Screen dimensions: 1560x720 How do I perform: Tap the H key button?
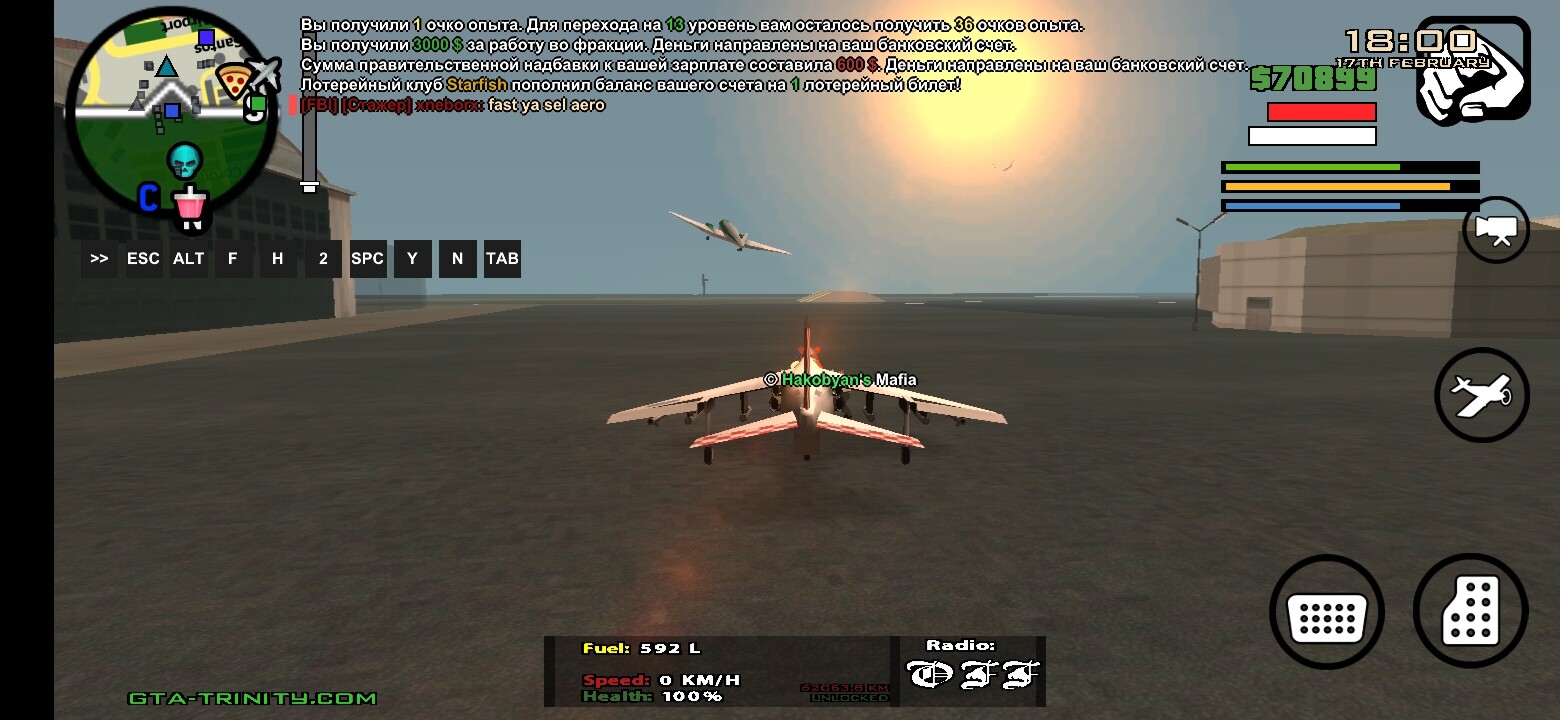pos(278,259)
